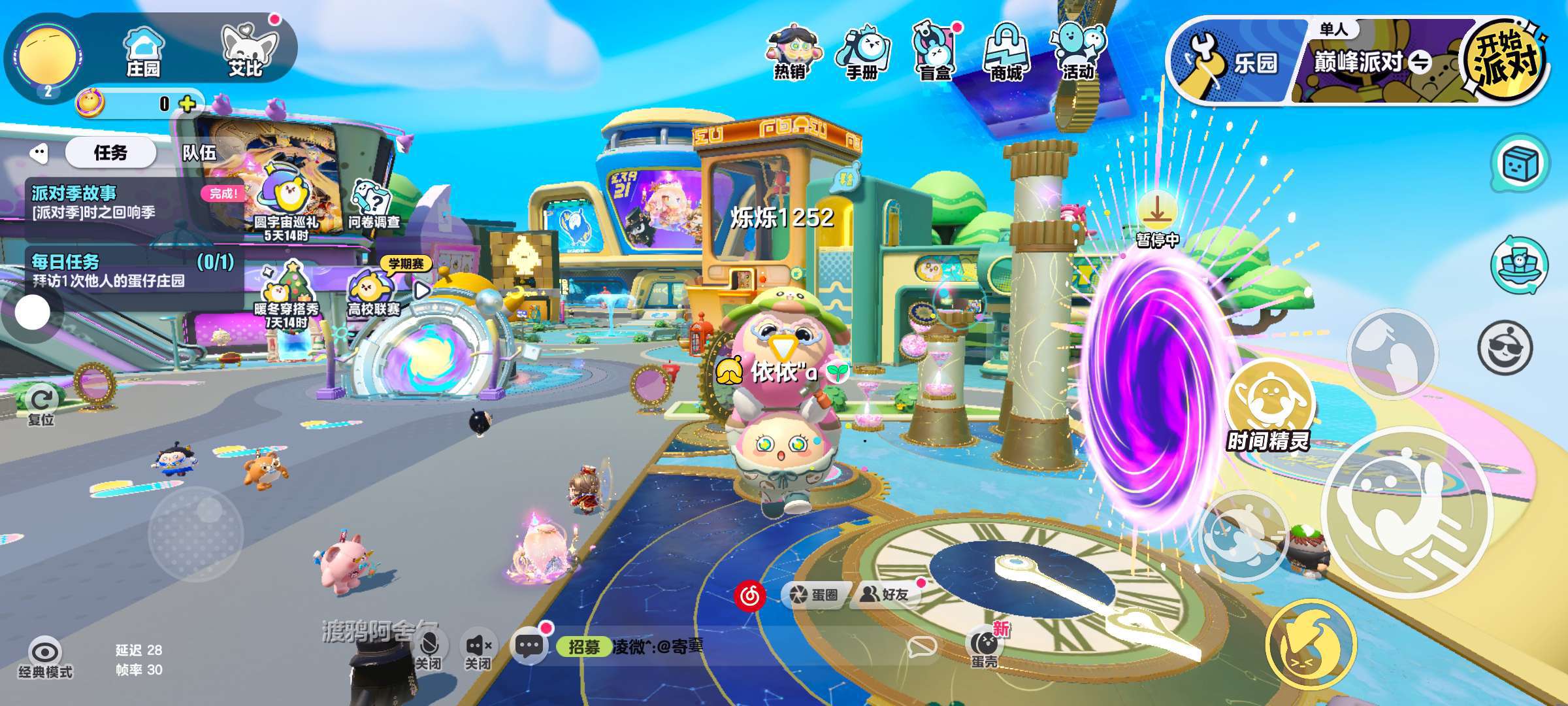
Task: Open the 庄园 manor button
Action: [143, 52]
